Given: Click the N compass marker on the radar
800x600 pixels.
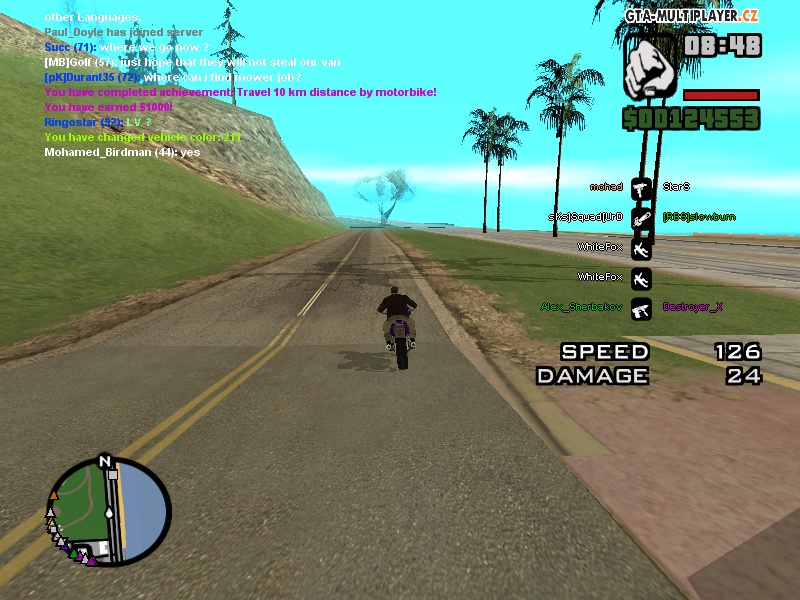Looking at the screenshot, I should 104,462.
